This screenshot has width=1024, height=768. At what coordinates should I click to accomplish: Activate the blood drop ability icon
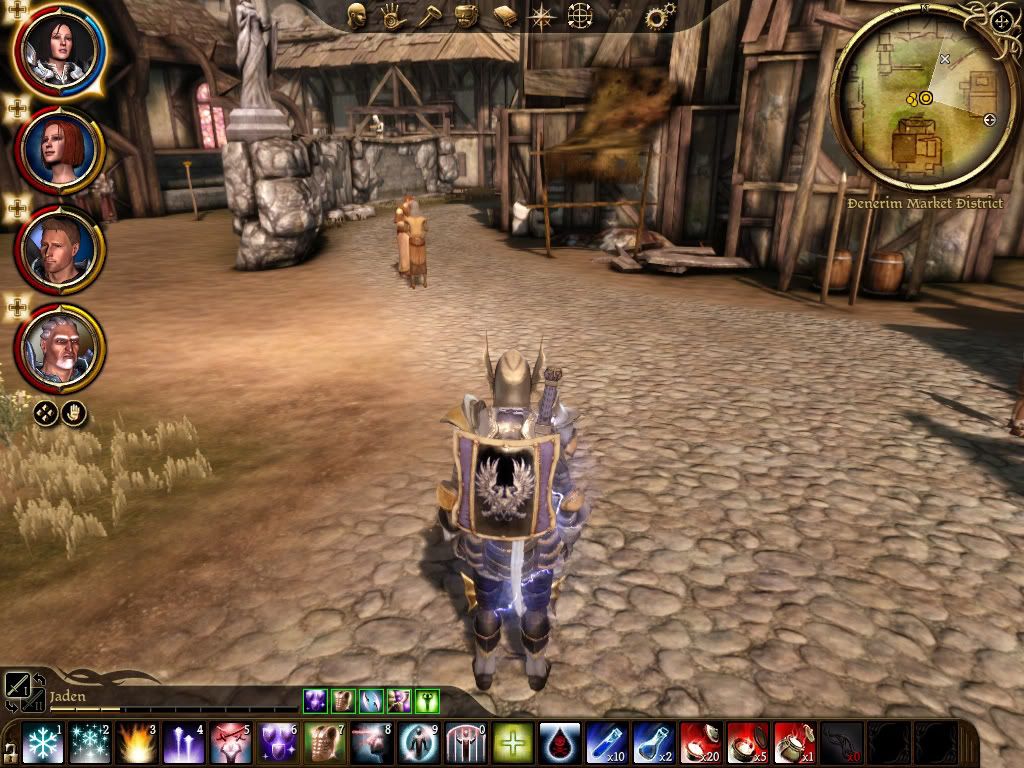[560, 743]
